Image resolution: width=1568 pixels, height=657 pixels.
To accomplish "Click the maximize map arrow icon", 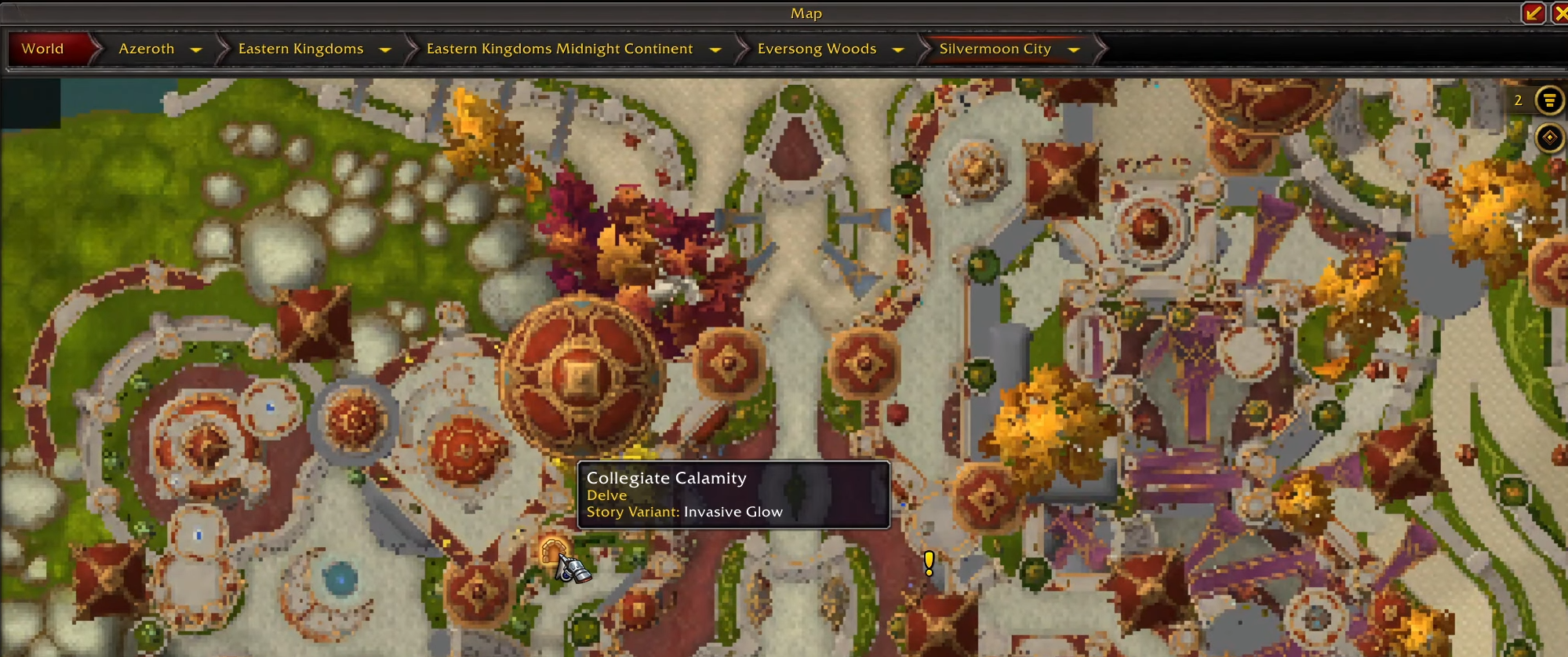I will pos(1532,13).
